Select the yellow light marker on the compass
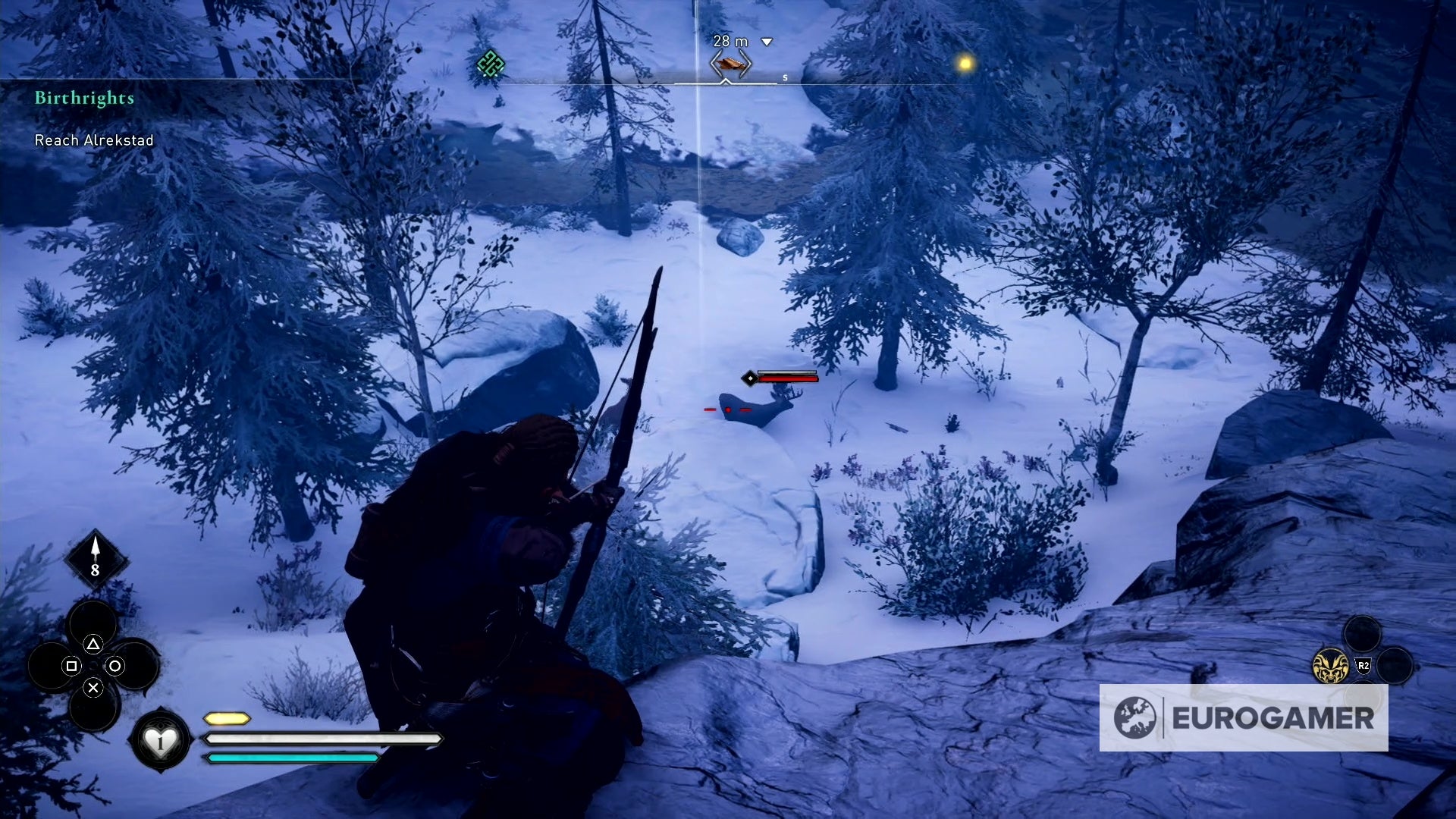Viewport: 1456px width, 819px height. 964,65
